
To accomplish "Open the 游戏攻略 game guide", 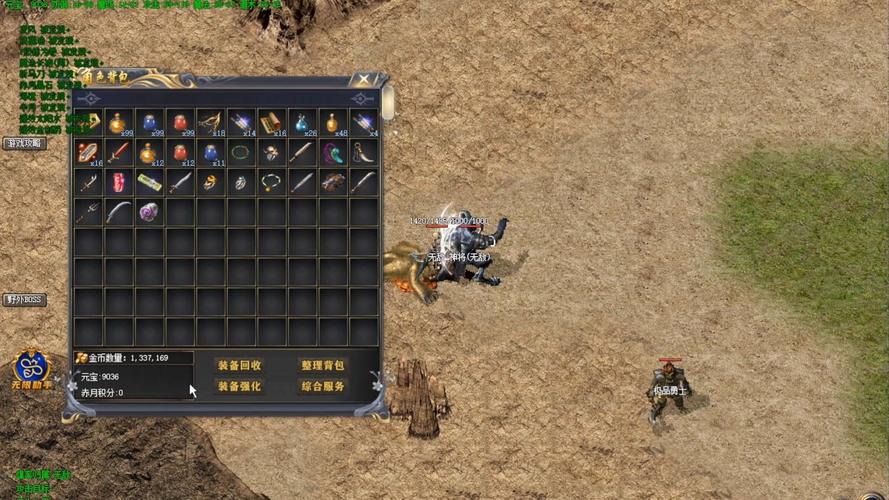I will [25, 144].
